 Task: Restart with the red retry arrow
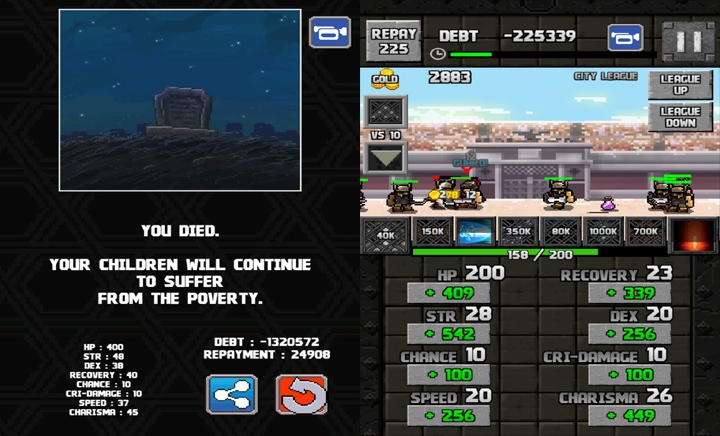(x=301, y=394)
